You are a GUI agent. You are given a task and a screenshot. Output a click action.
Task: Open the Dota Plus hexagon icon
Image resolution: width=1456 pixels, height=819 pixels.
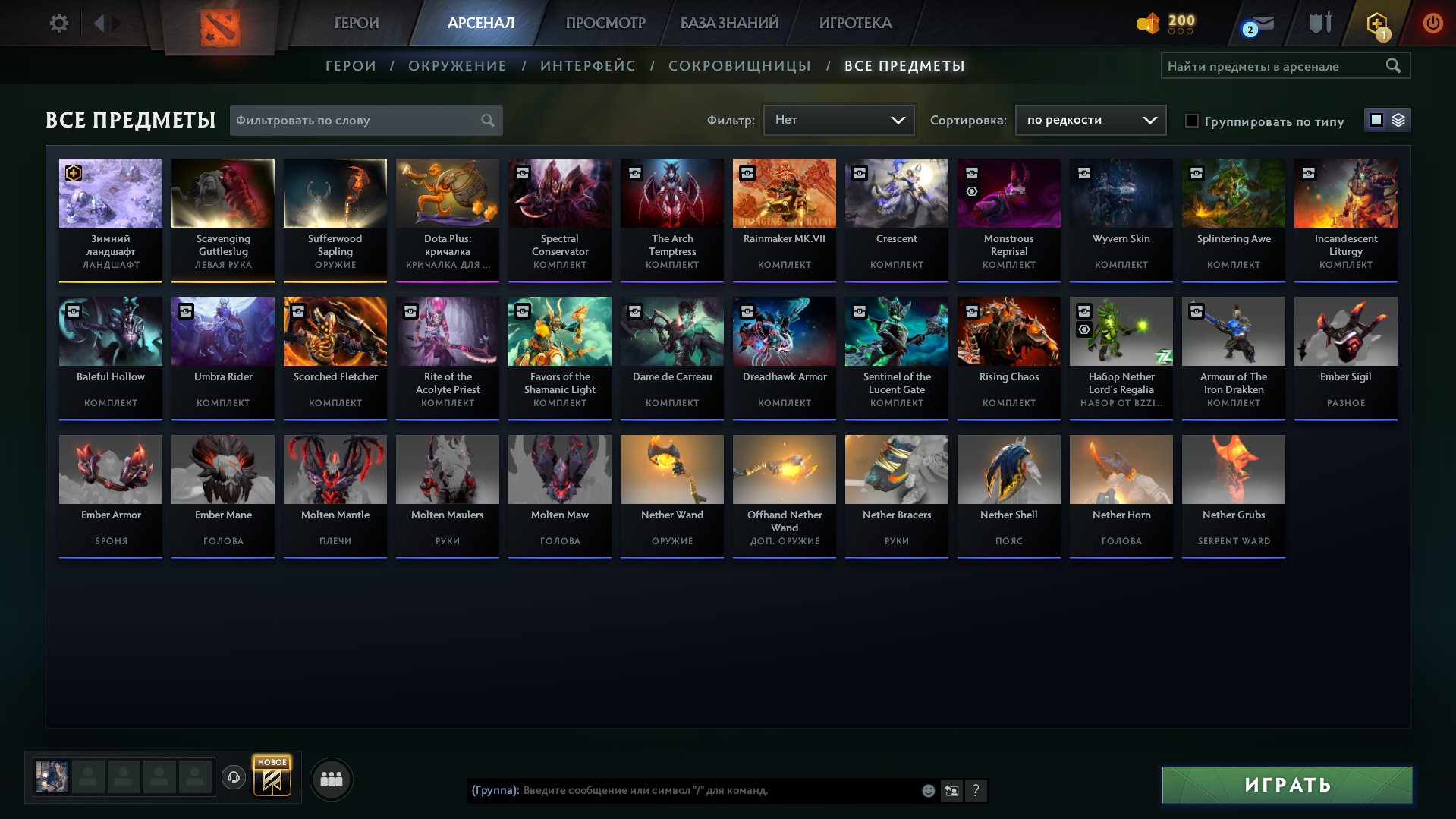click(x=1377, y=21)
